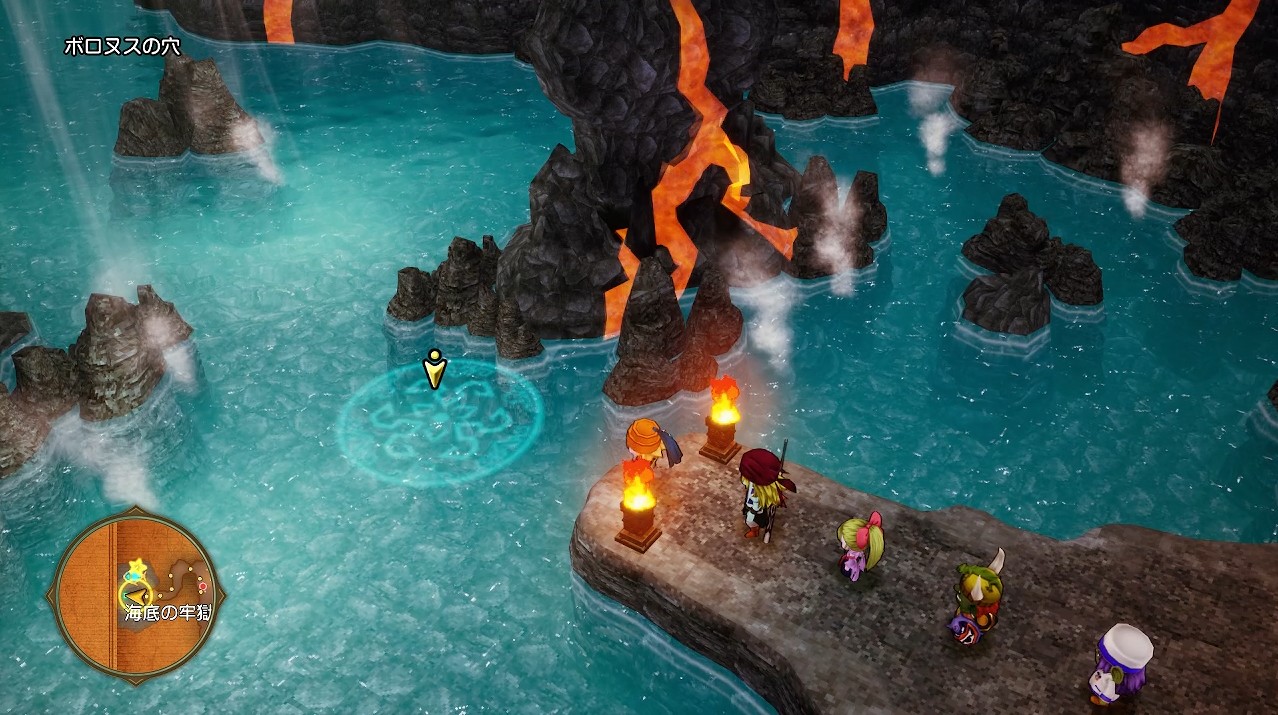This screenshot has width=1278, height=715.
Task: Open the circular minimap
Action: tap(135, 595)
